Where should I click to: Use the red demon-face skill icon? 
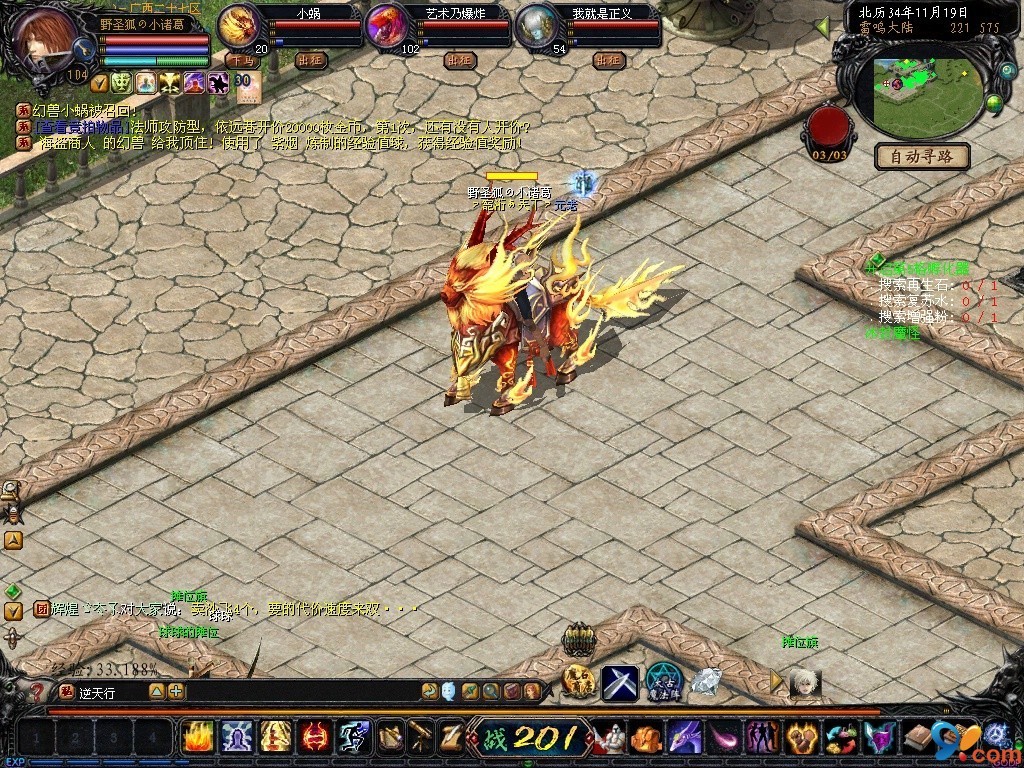coord(316,737)
